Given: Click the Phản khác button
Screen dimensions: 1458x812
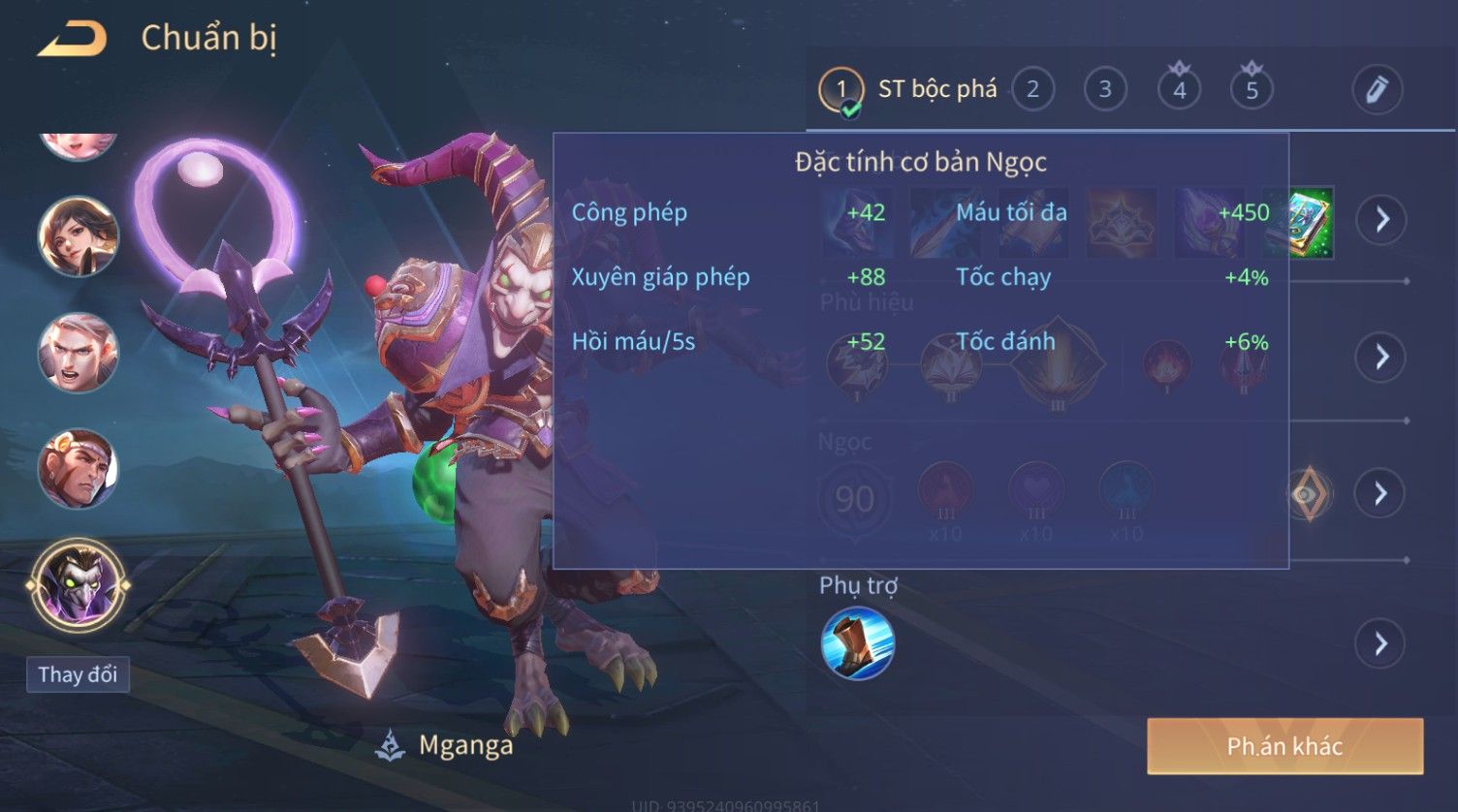Looking at the screenshot, I should point(1284,746).
